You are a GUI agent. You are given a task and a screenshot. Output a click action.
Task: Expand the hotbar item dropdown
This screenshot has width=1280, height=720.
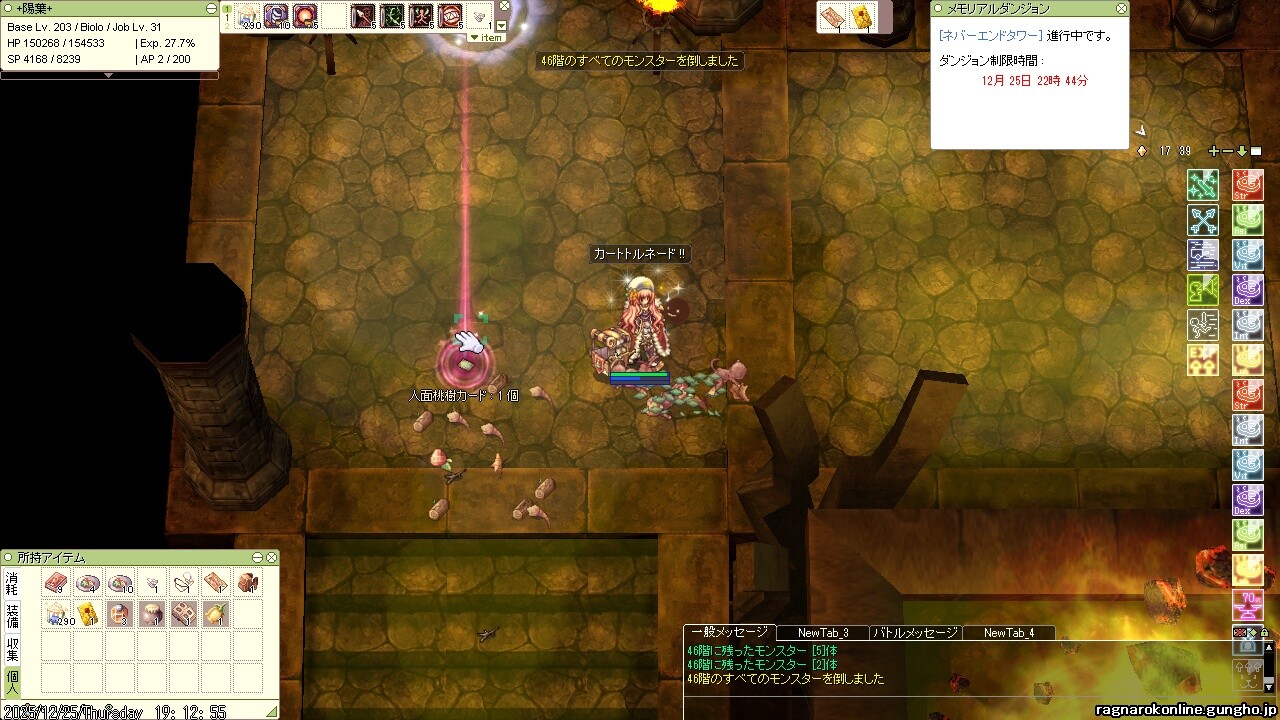(x=487, y=38)
